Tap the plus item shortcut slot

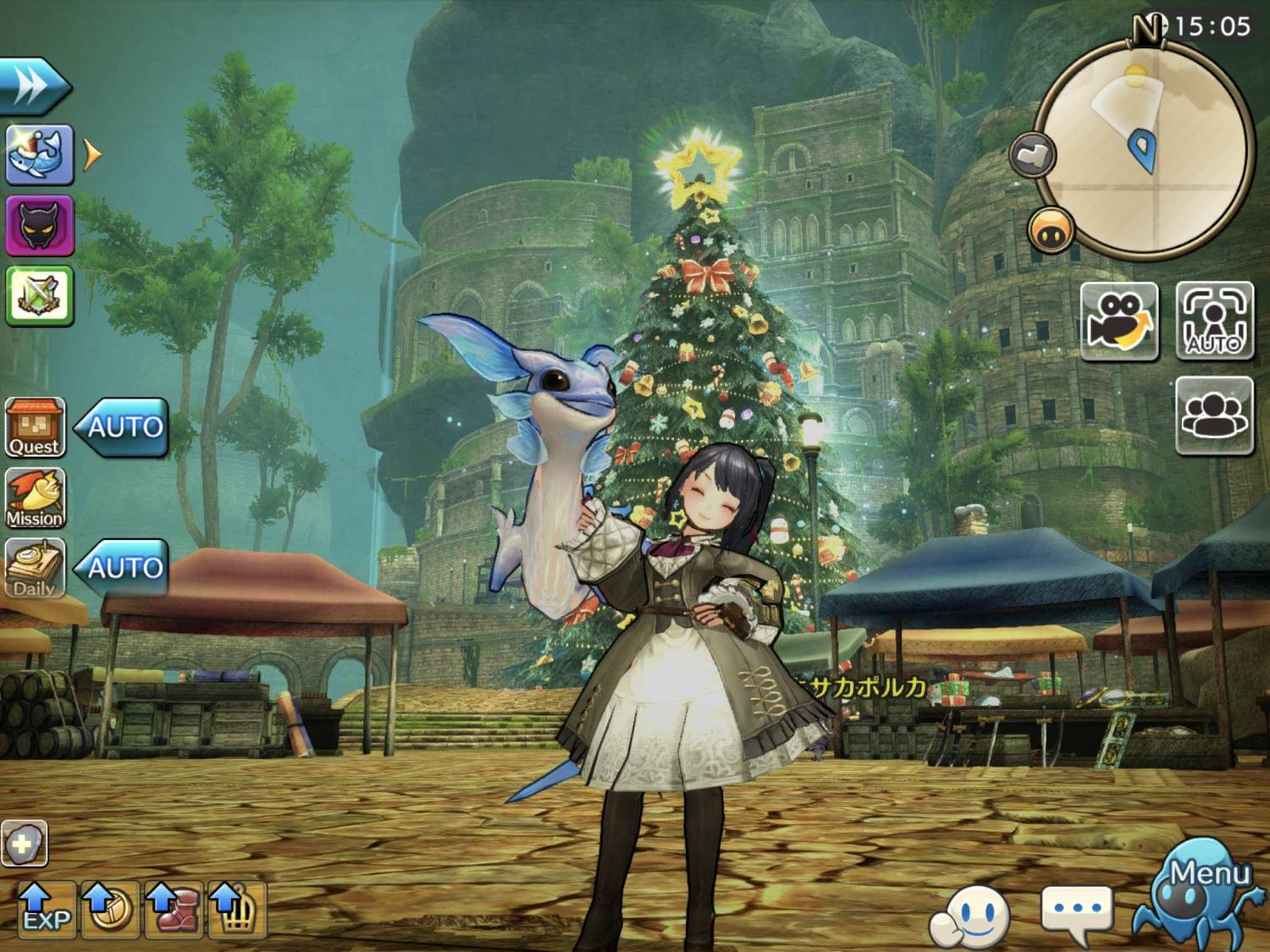(24, 843)
